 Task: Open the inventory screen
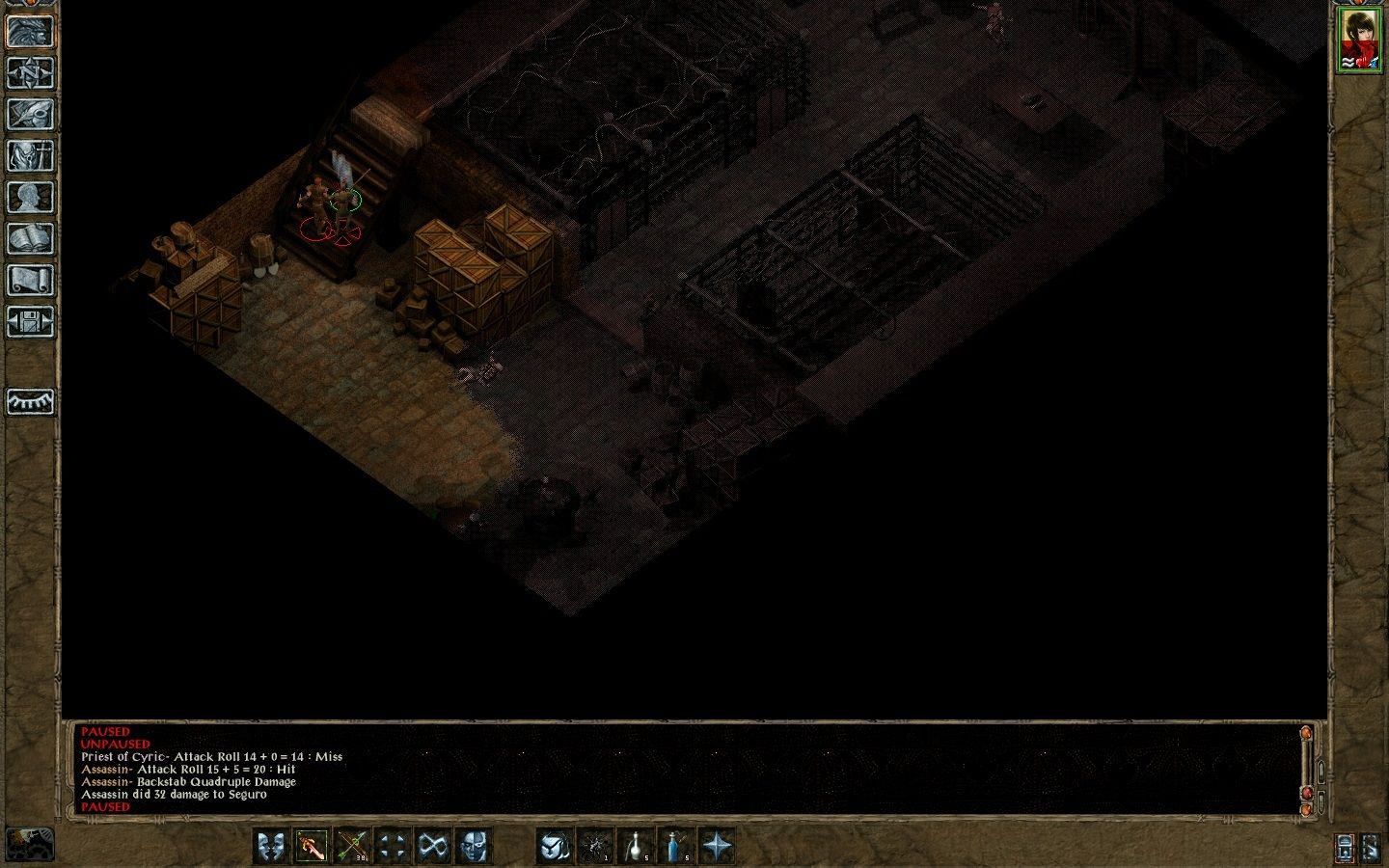[29, 154]
